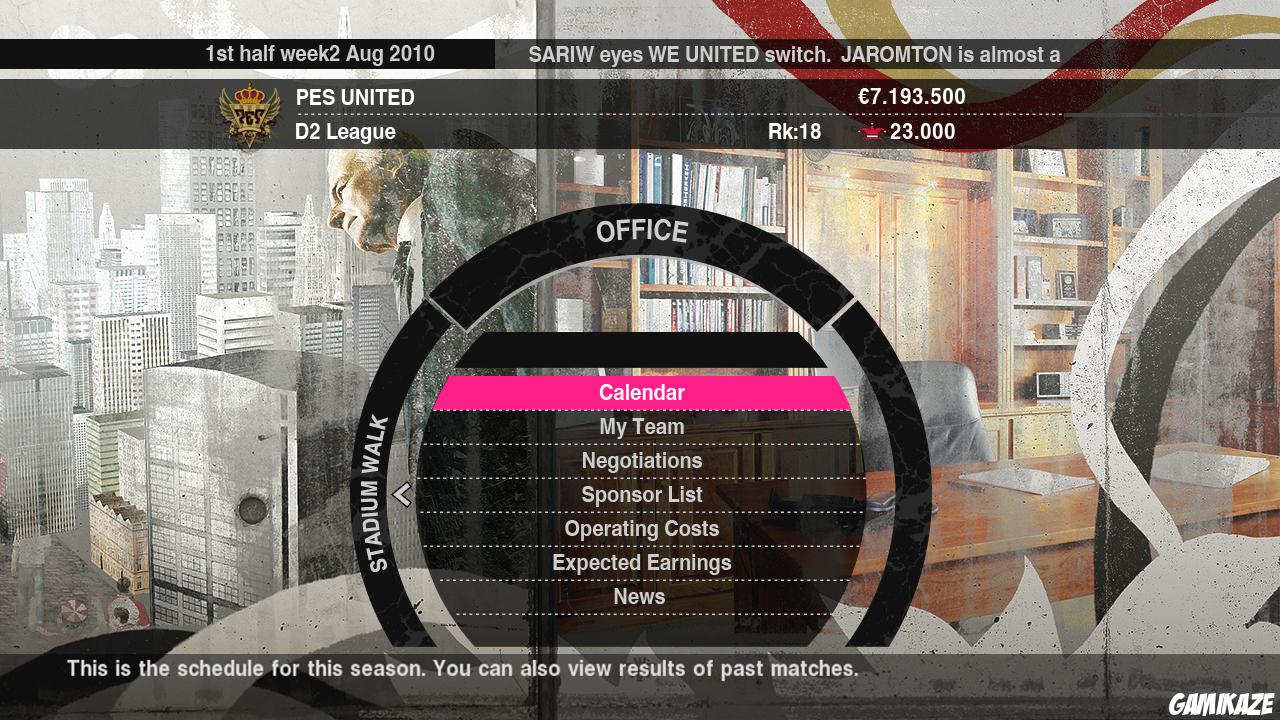Screen dimensions: 1280x720
Task: Click the club funds showing €7.193.500
Action: click(x=913, y=97)
